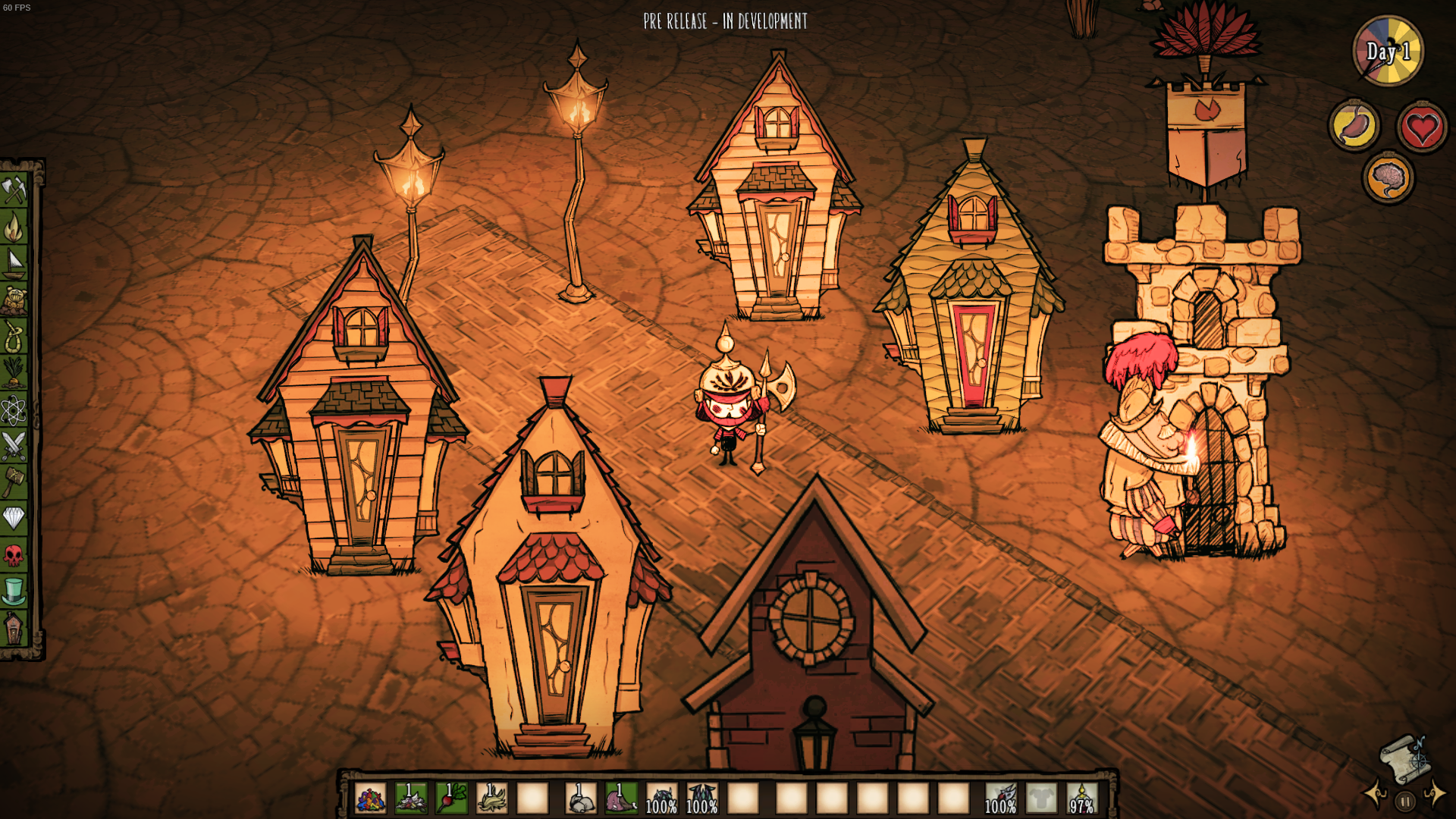The height and width of the screenshot is (819, 1456).
Task: Open the atom Science crafting tab
Action: [14, 409]
